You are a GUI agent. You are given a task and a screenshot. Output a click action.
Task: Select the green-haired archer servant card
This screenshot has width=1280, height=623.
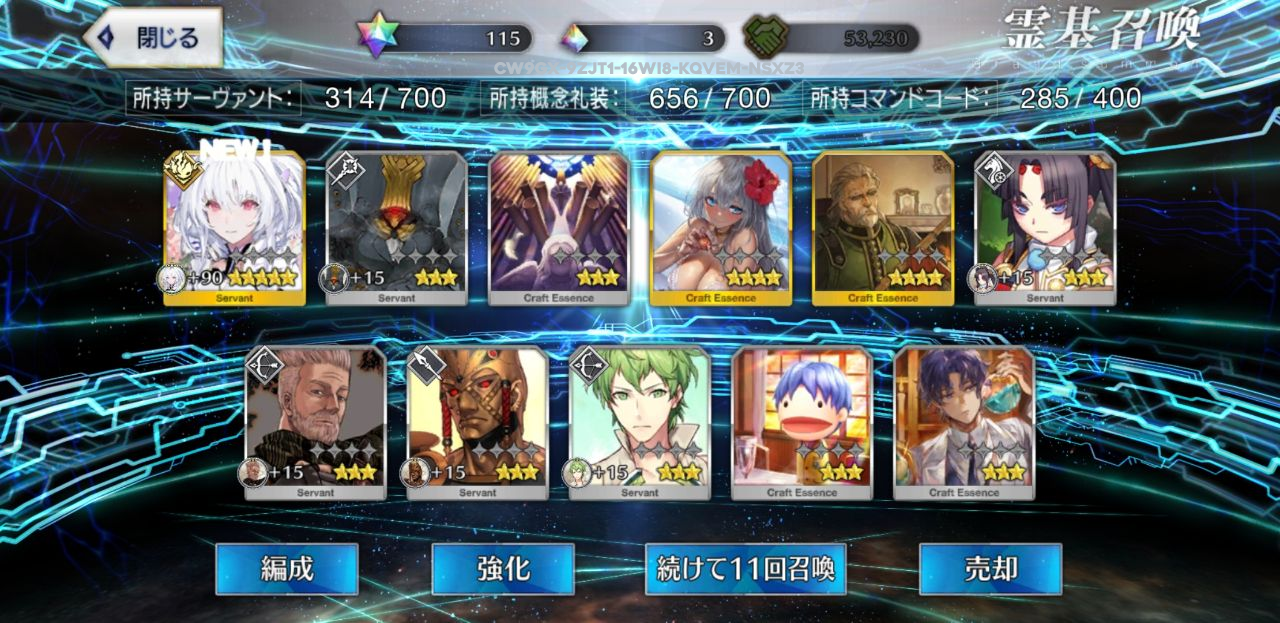[639, 422]
